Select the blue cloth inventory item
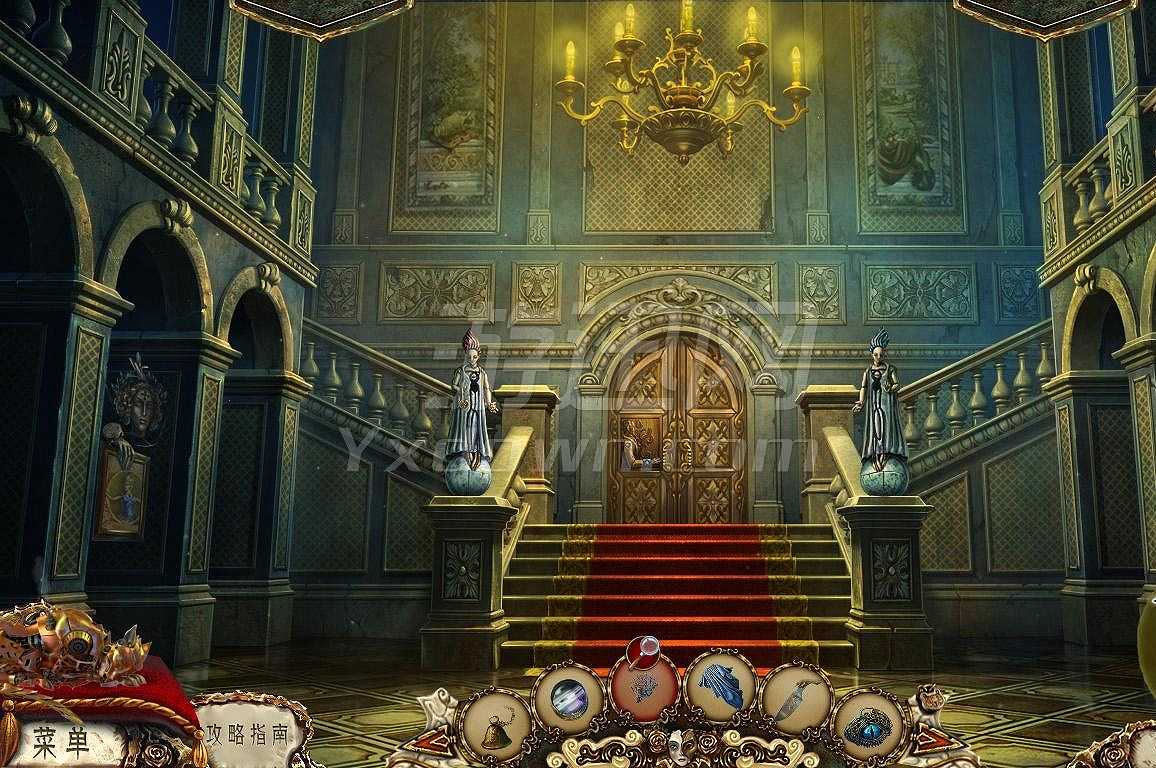 coord(720,688)
